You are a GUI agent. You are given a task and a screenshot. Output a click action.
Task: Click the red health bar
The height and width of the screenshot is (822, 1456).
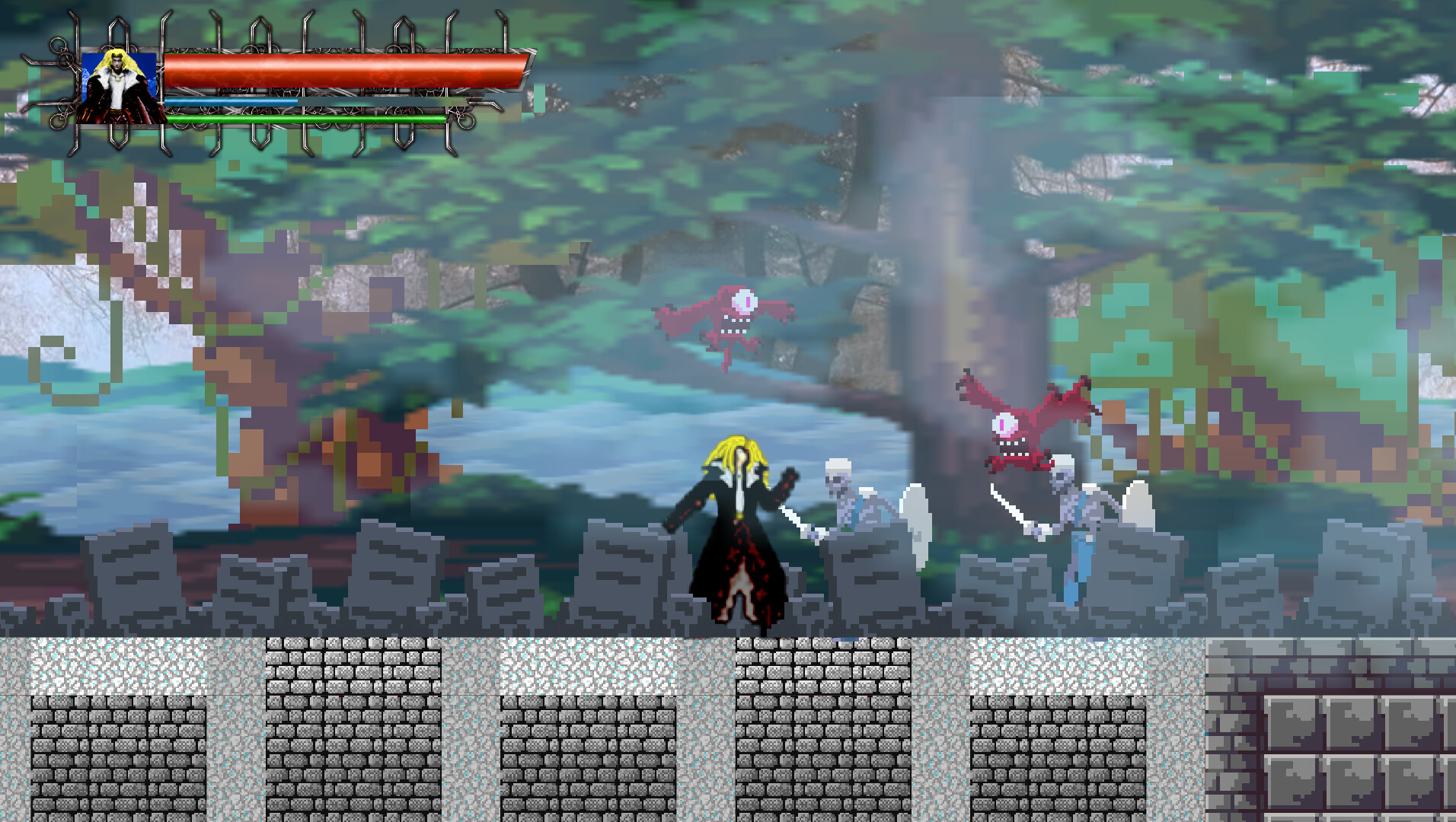tap(343, 70)
